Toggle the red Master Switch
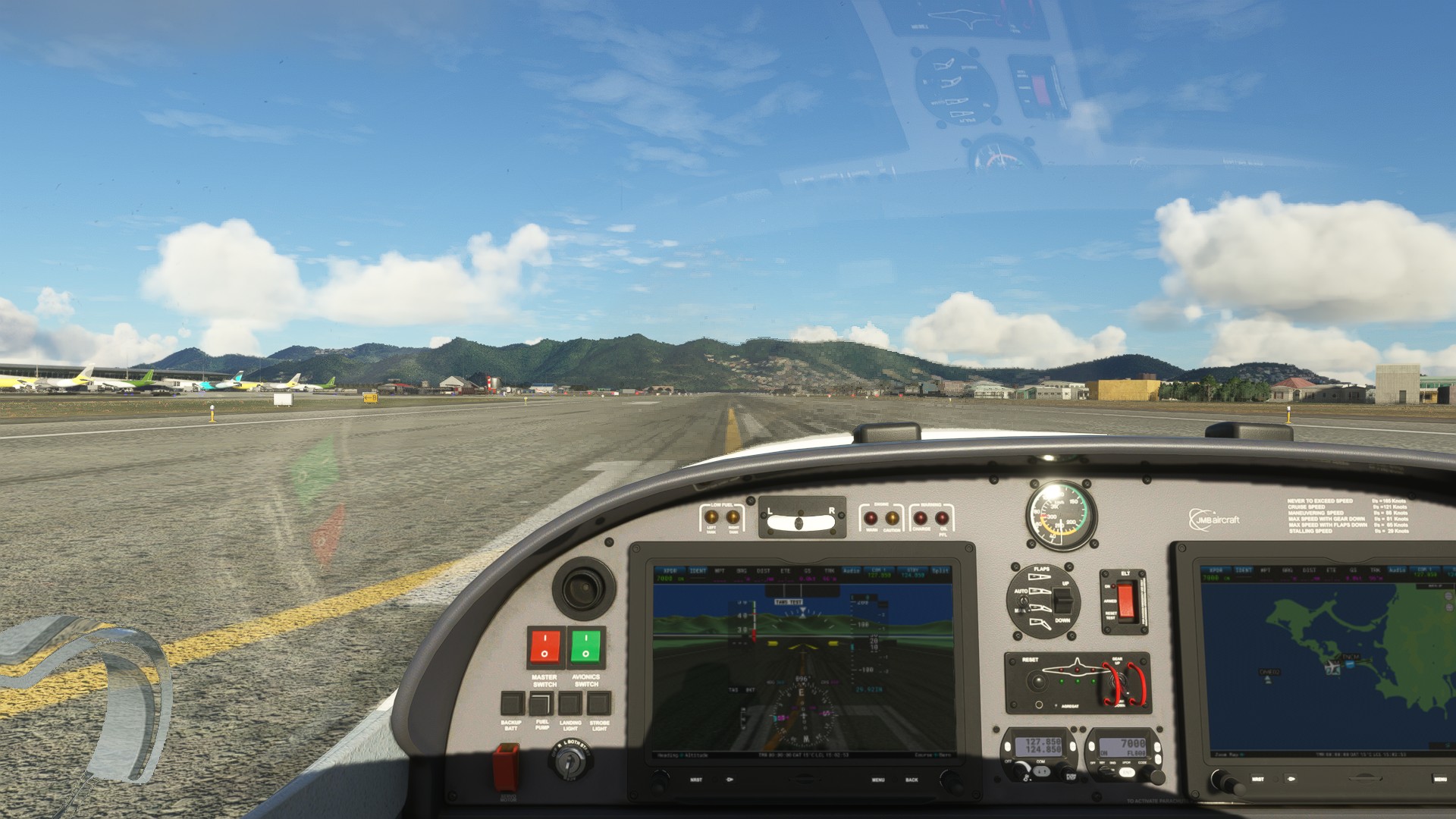 [x=545, y=647]
